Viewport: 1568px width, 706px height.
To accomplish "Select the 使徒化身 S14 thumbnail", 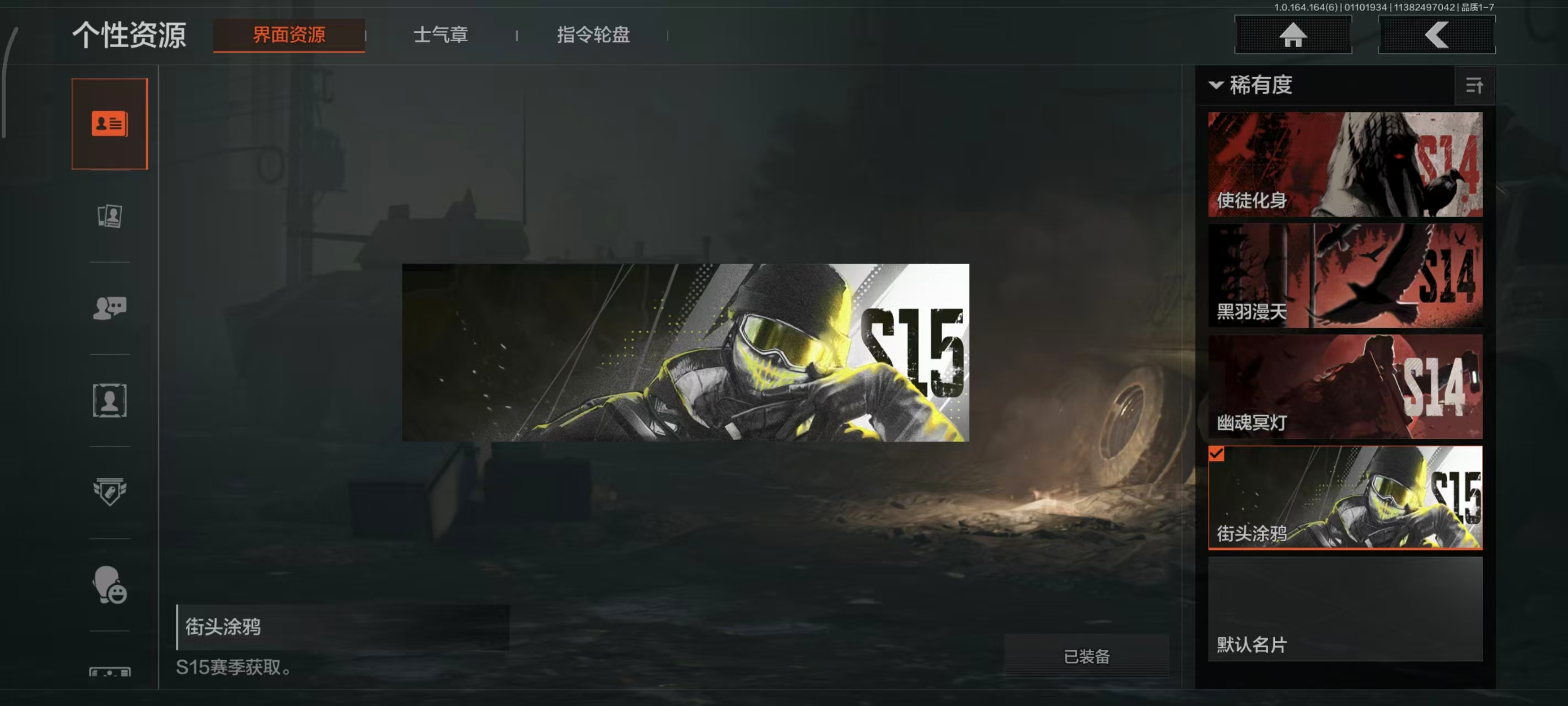I will click(1344, 164).
